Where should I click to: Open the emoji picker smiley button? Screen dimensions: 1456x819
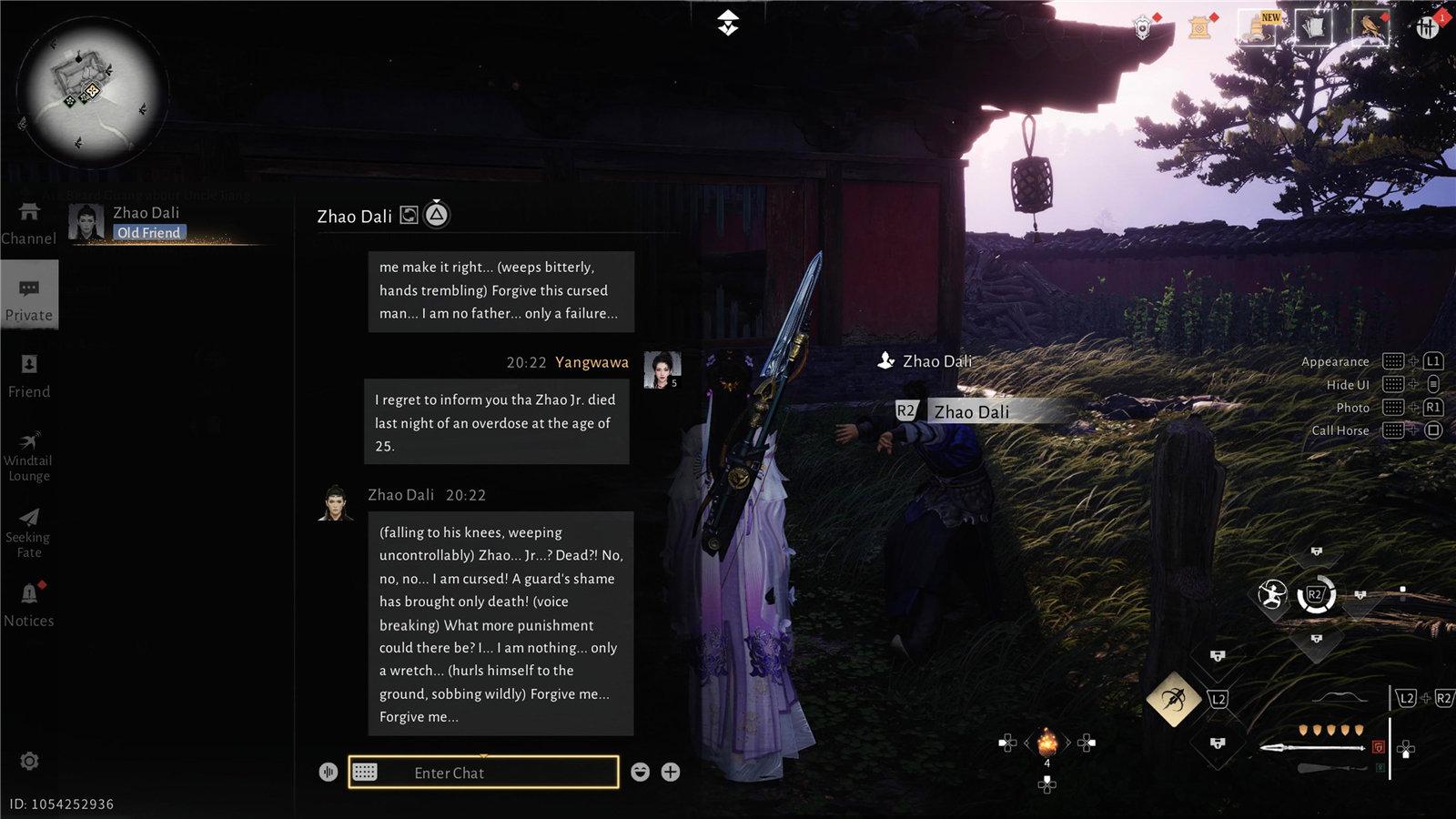[x=641, y=773]
